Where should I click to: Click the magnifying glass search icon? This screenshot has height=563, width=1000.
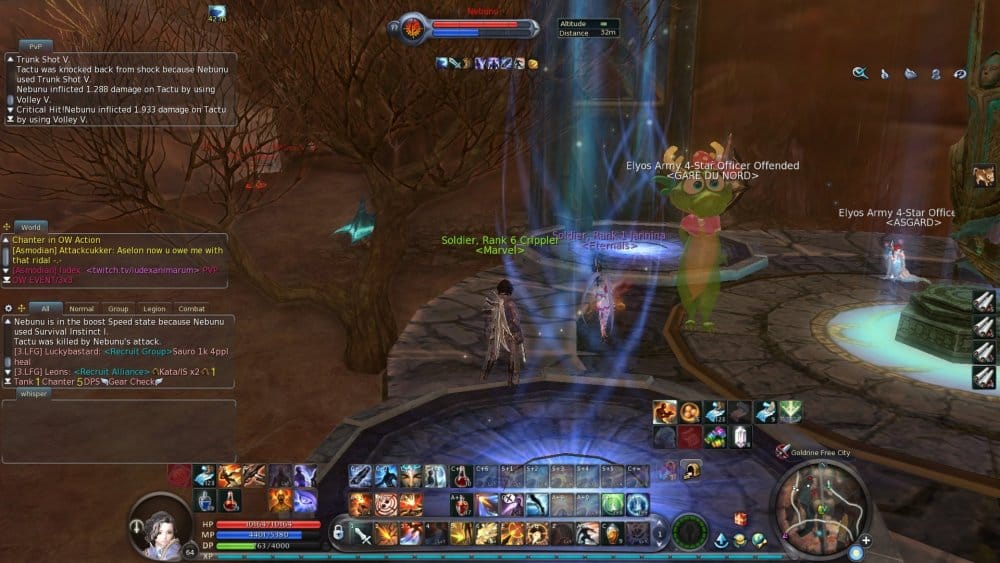(x=859, y=73)
